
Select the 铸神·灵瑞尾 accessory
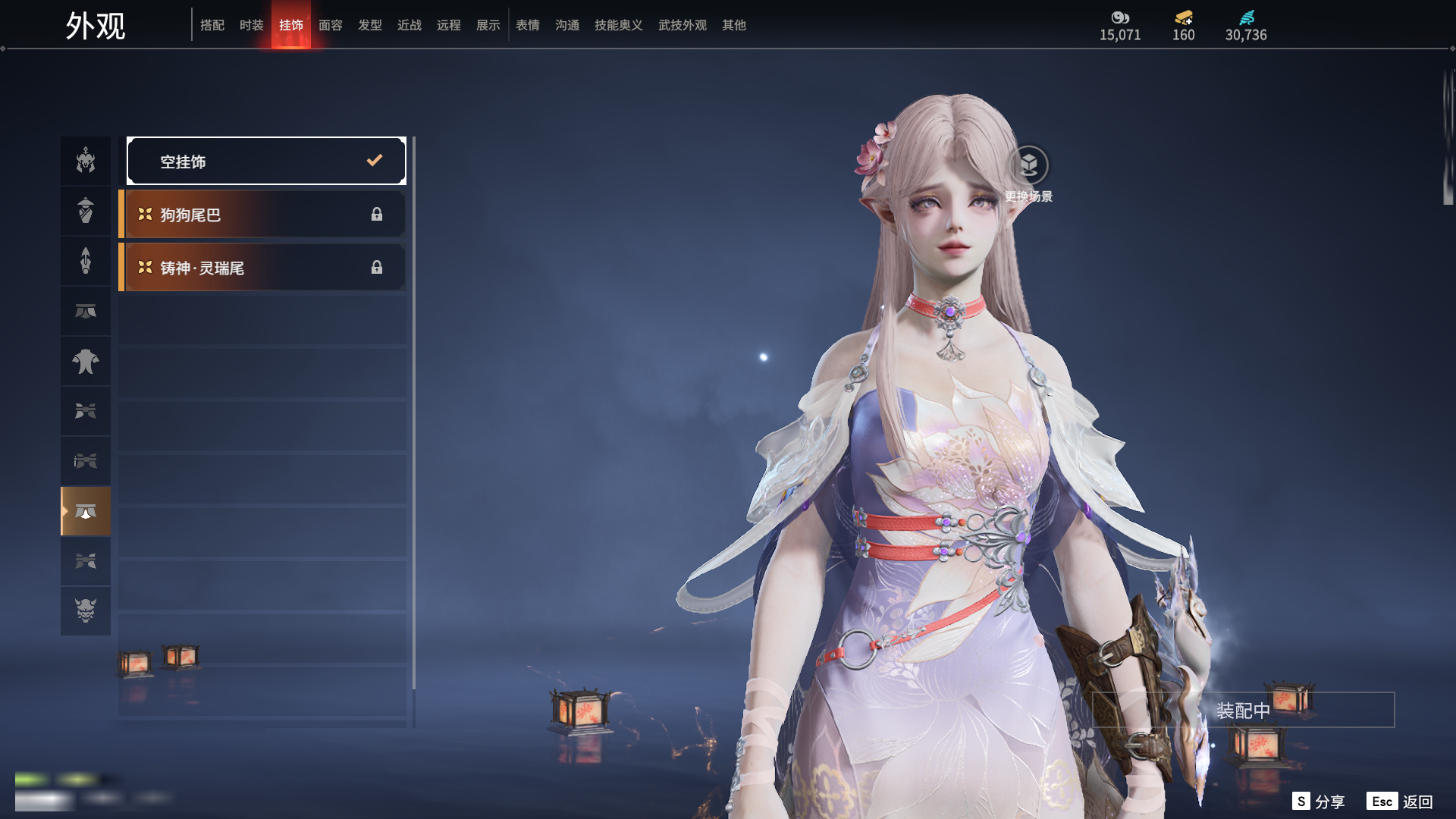click(262, 268)
